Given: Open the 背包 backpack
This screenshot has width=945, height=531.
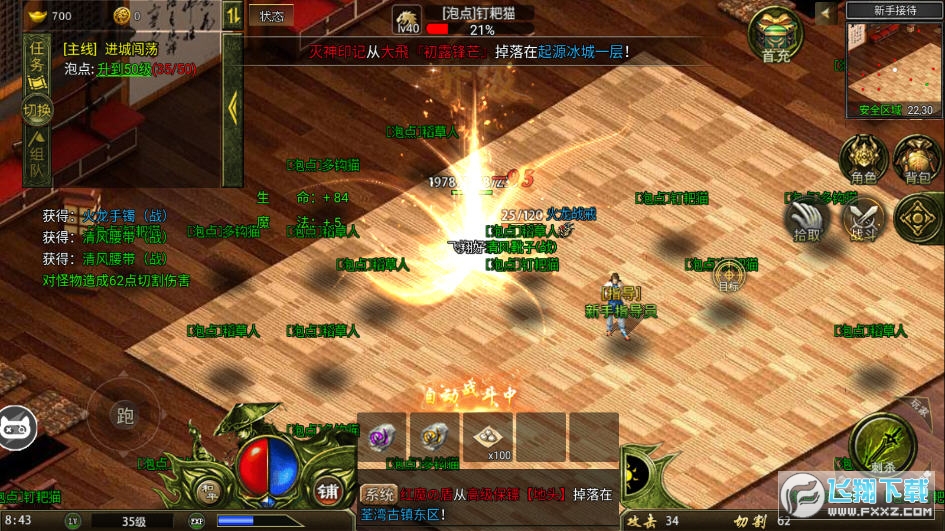Looking at the screenshot, I should coord(916,161).
